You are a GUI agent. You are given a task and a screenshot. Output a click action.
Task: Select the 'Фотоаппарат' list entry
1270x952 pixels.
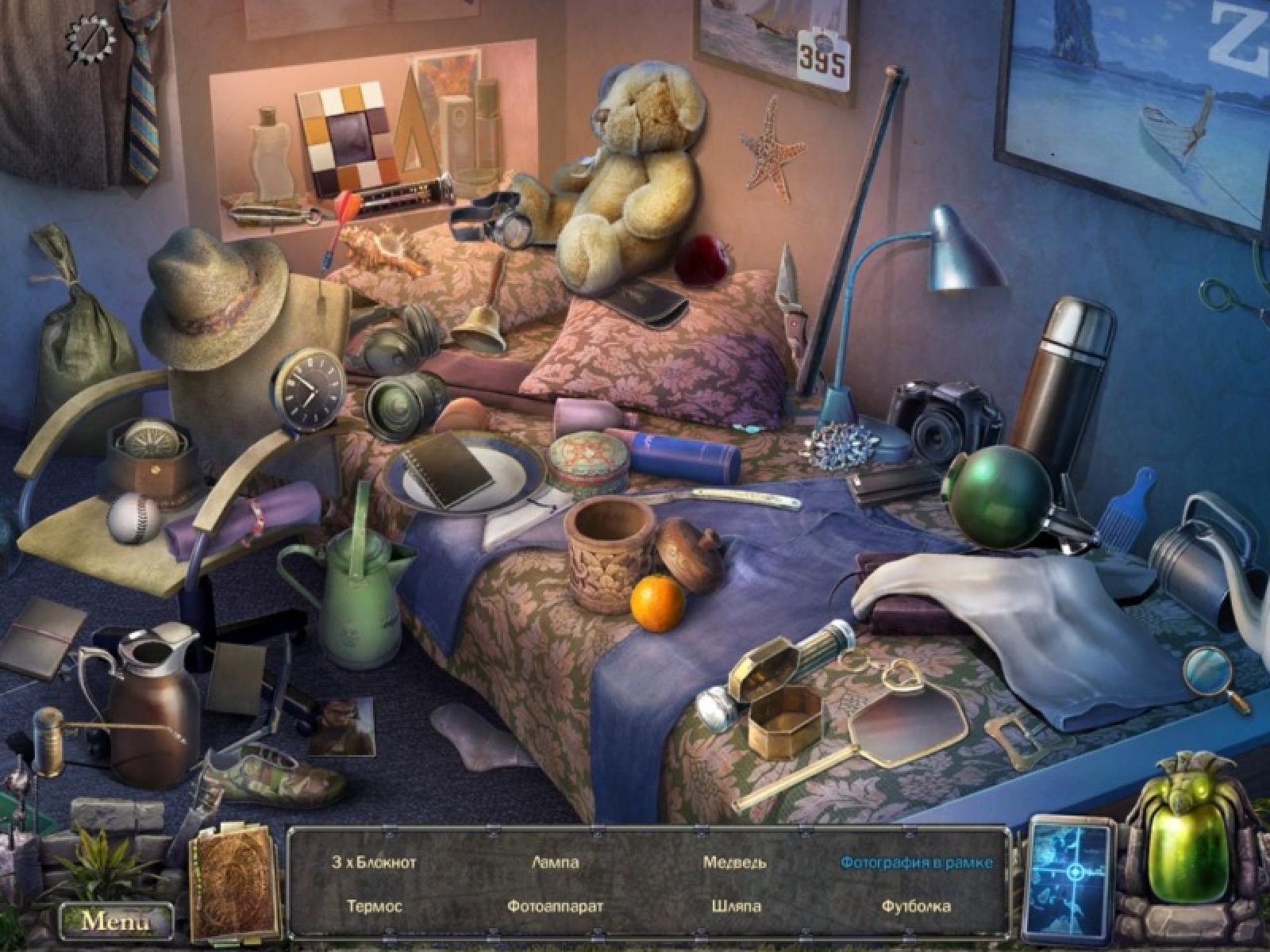pyautogui.click(x=556, y=905)
